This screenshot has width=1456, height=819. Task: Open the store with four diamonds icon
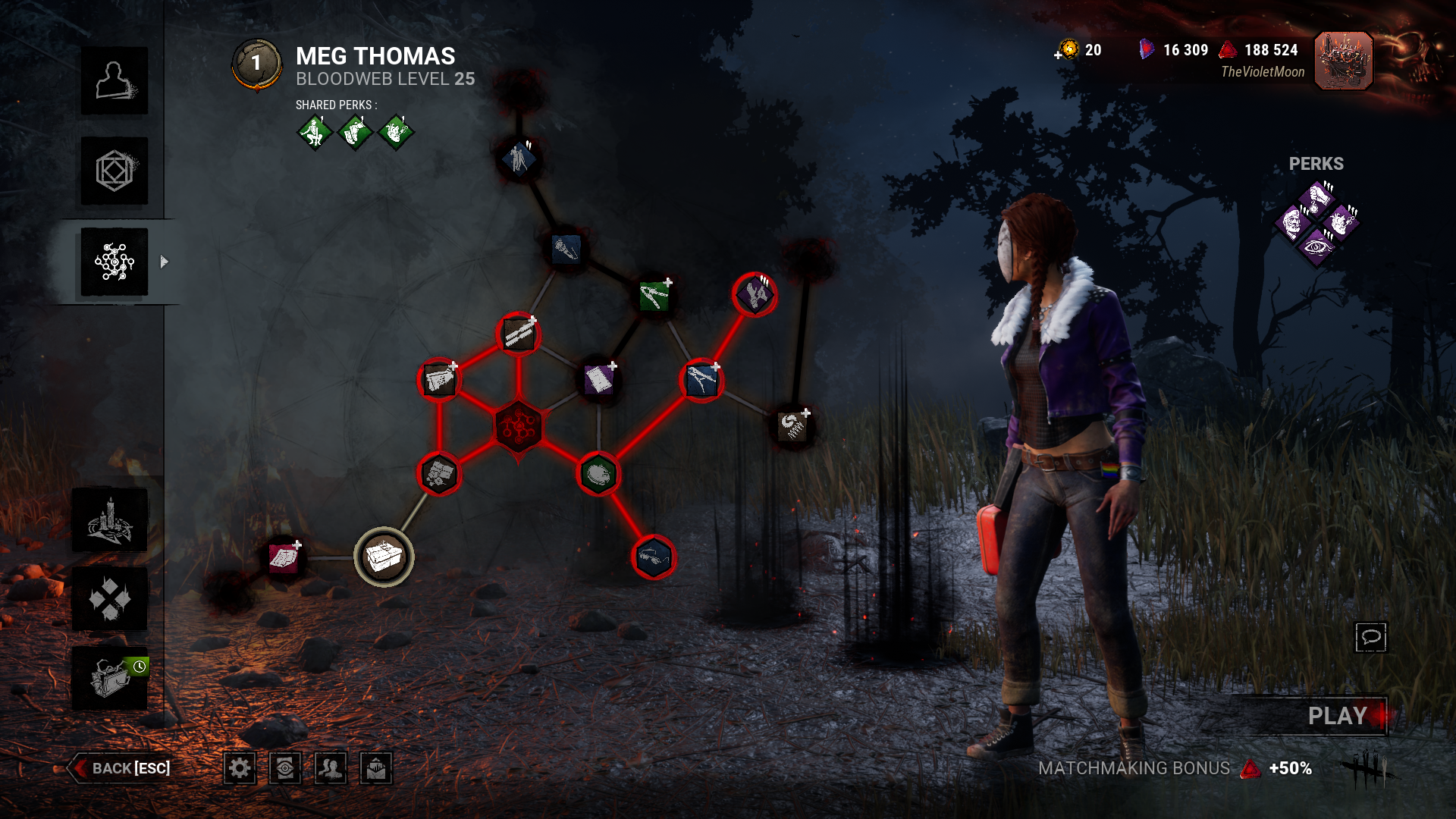(110, 599)
